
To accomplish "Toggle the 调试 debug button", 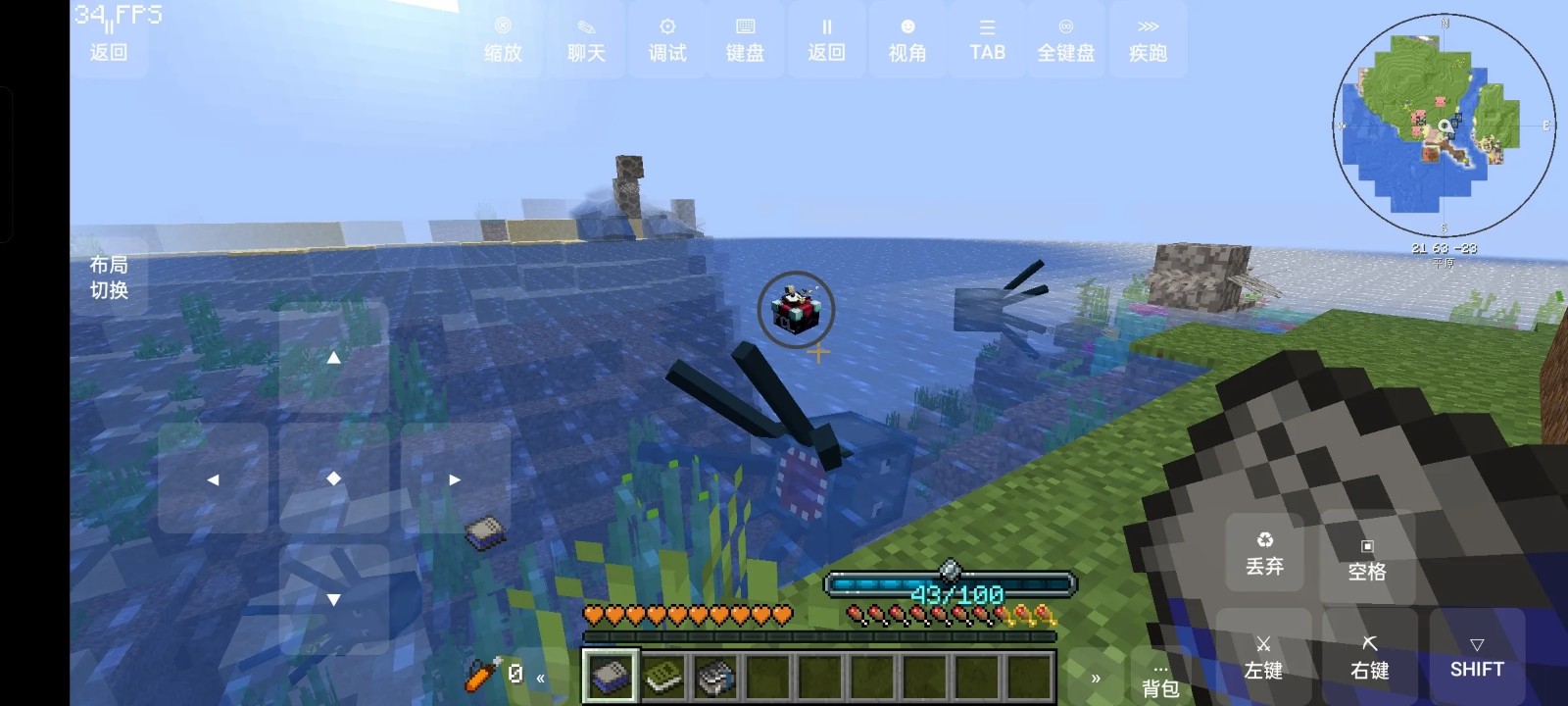I will coord(667,40).
